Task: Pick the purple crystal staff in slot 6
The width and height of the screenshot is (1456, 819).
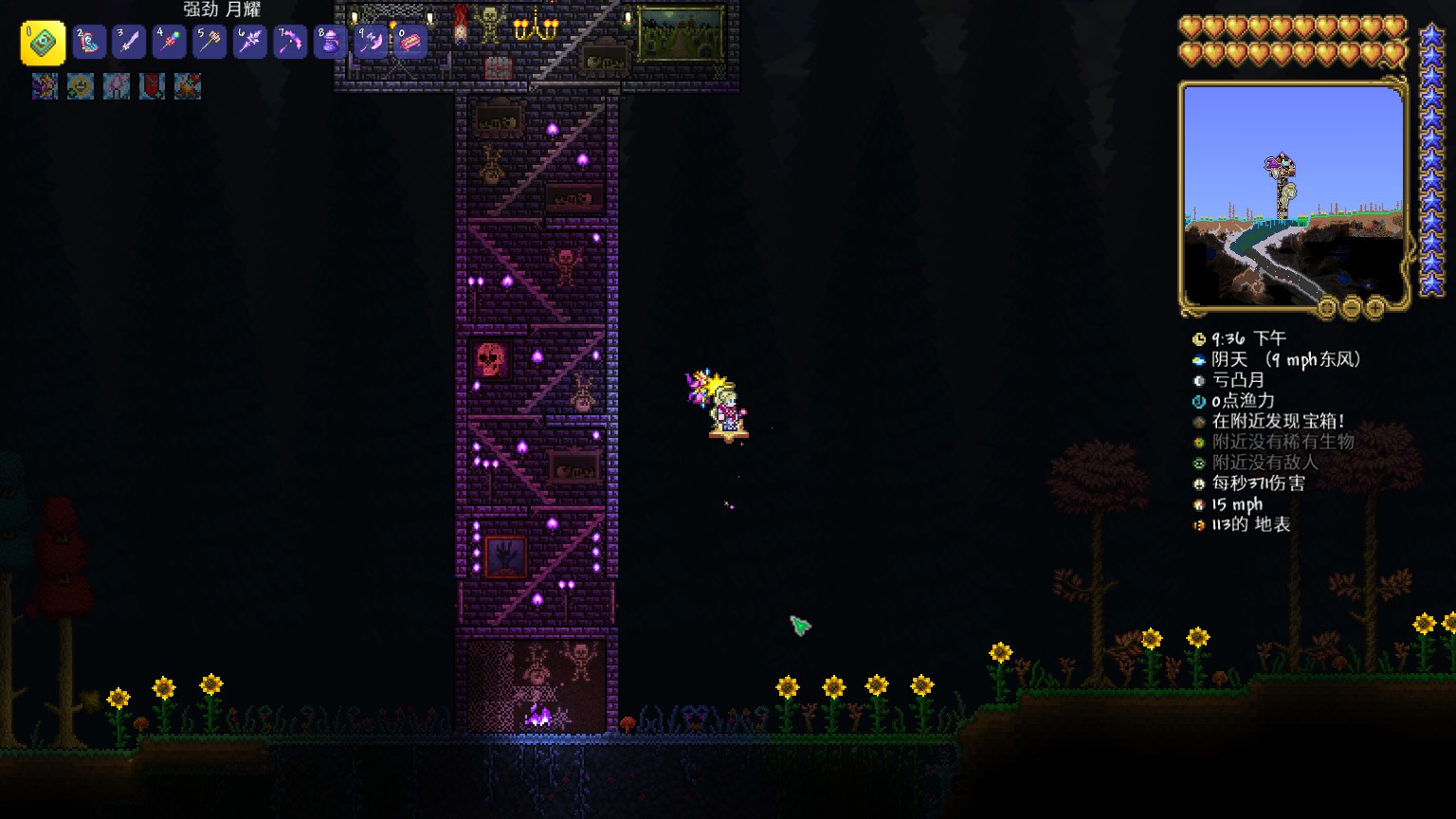Action: pyautogui.click(x=249, y=42)
